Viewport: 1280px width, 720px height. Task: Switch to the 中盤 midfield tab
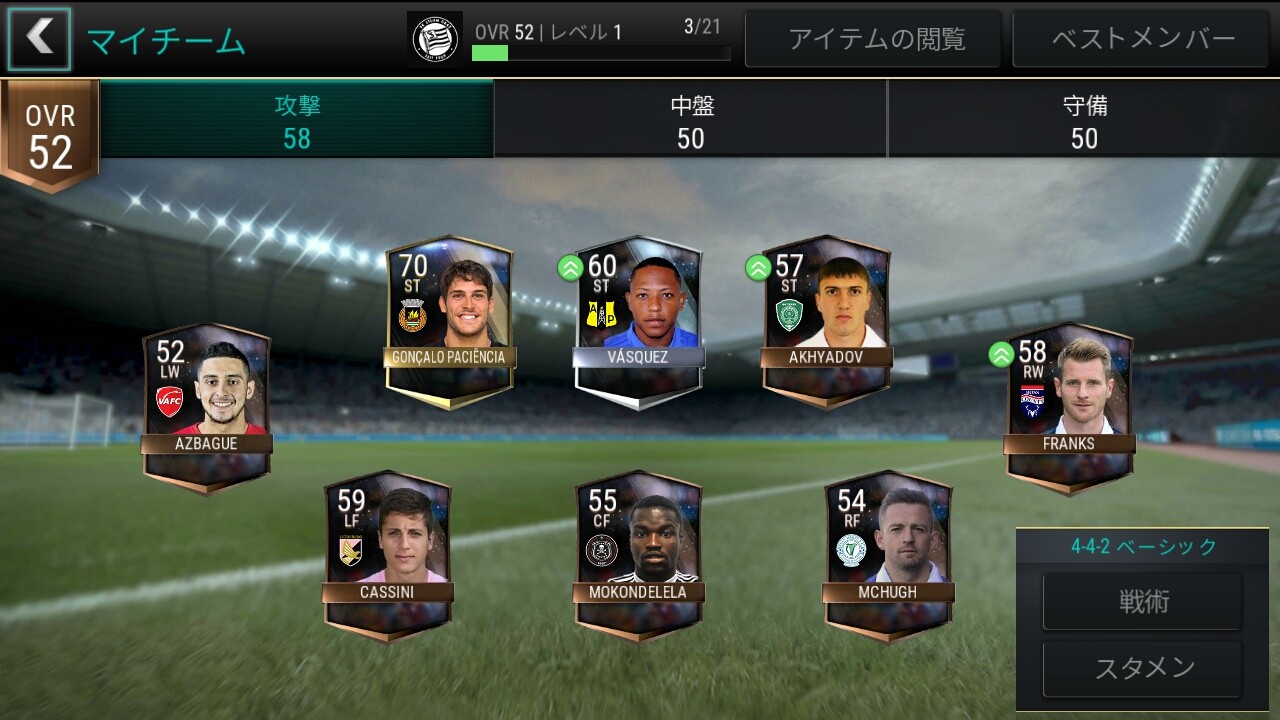690,120
